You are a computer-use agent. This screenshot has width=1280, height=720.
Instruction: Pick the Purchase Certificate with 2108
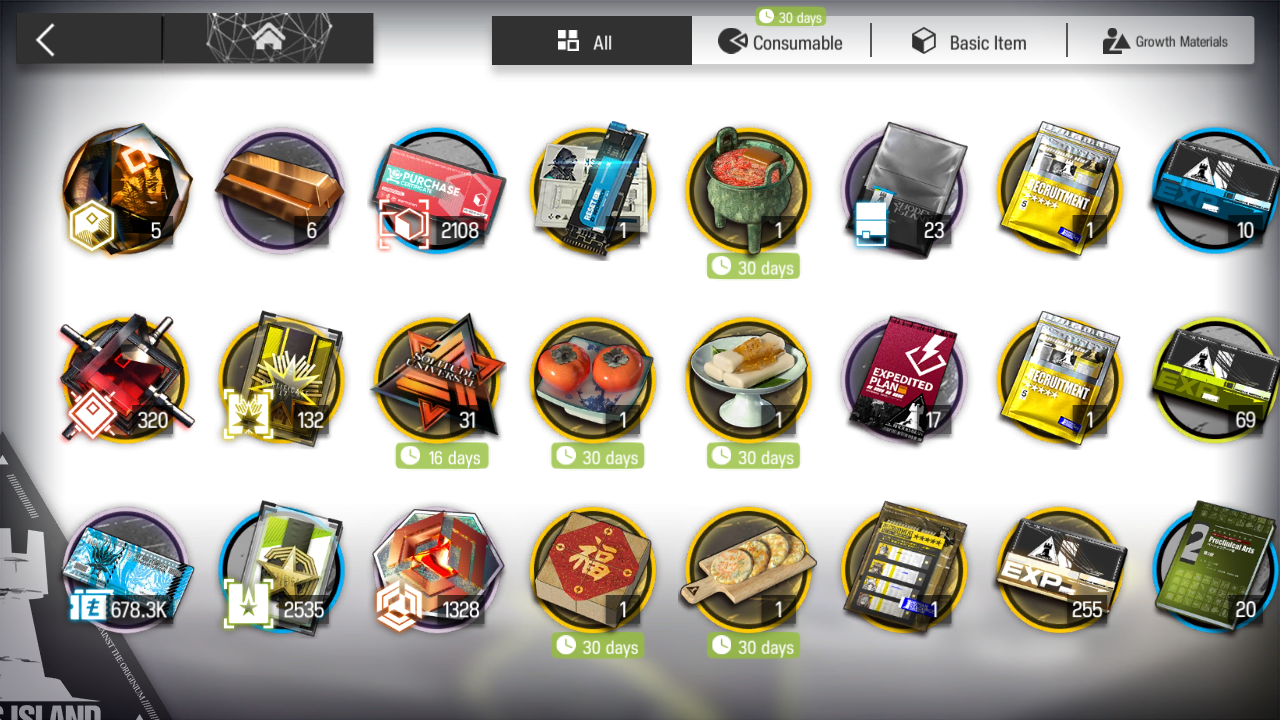click(437, 190)
